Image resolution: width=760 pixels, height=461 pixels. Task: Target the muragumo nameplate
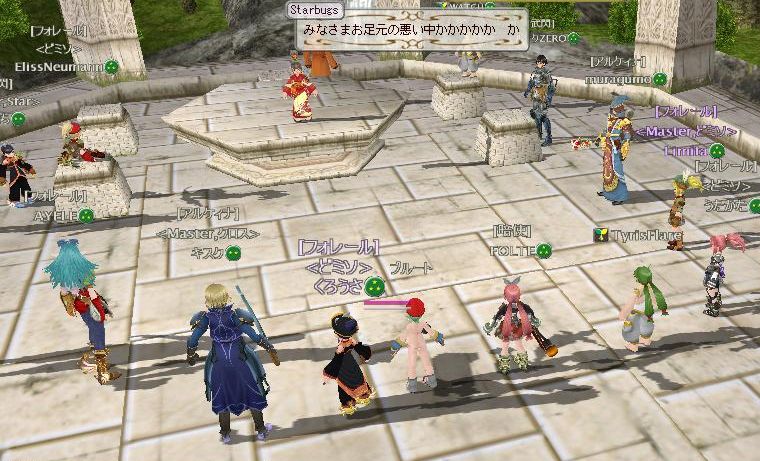tap(620, 77)
